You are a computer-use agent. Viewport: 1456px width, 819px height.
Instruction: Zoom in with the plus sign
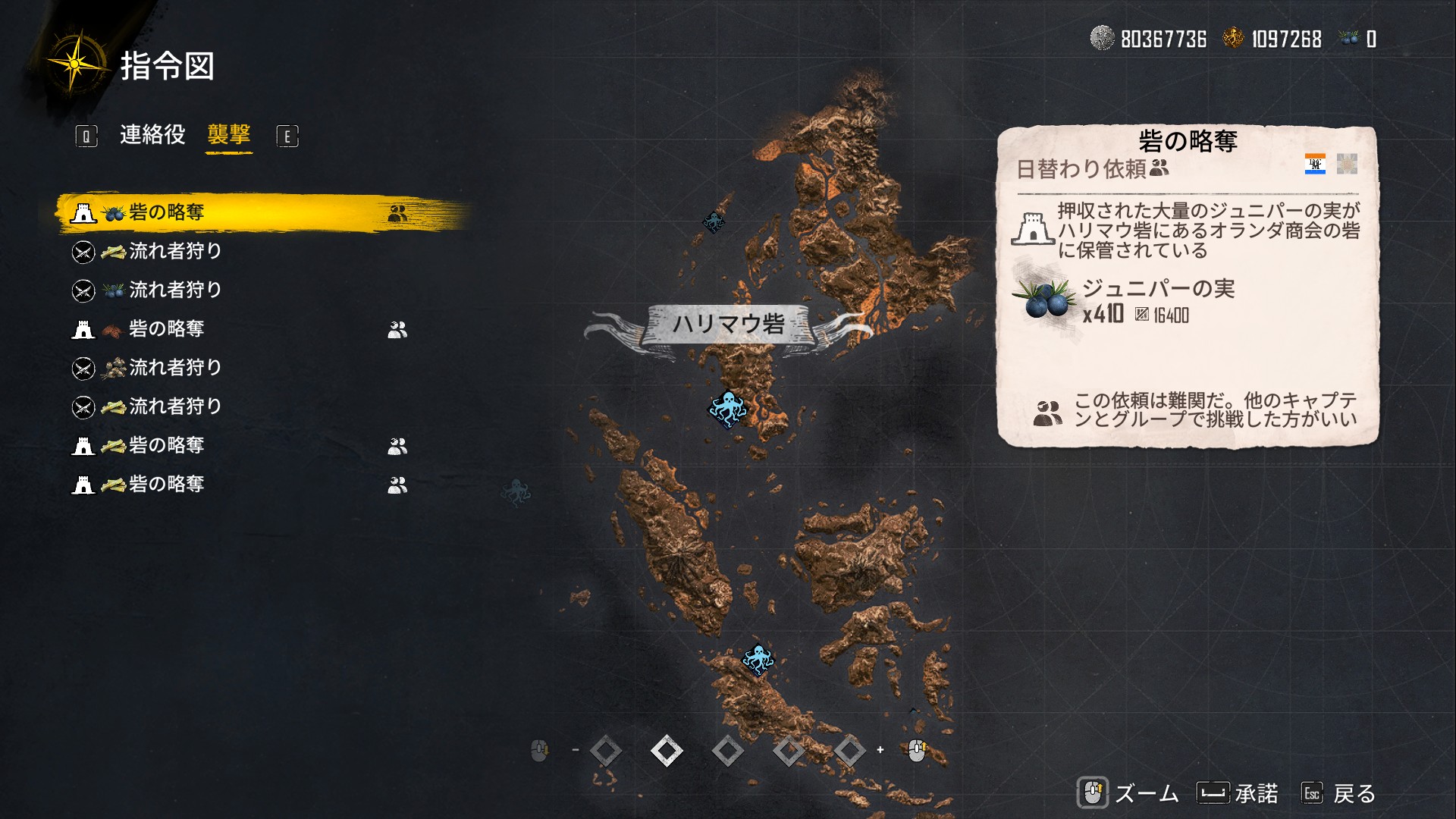click(880, 750)
